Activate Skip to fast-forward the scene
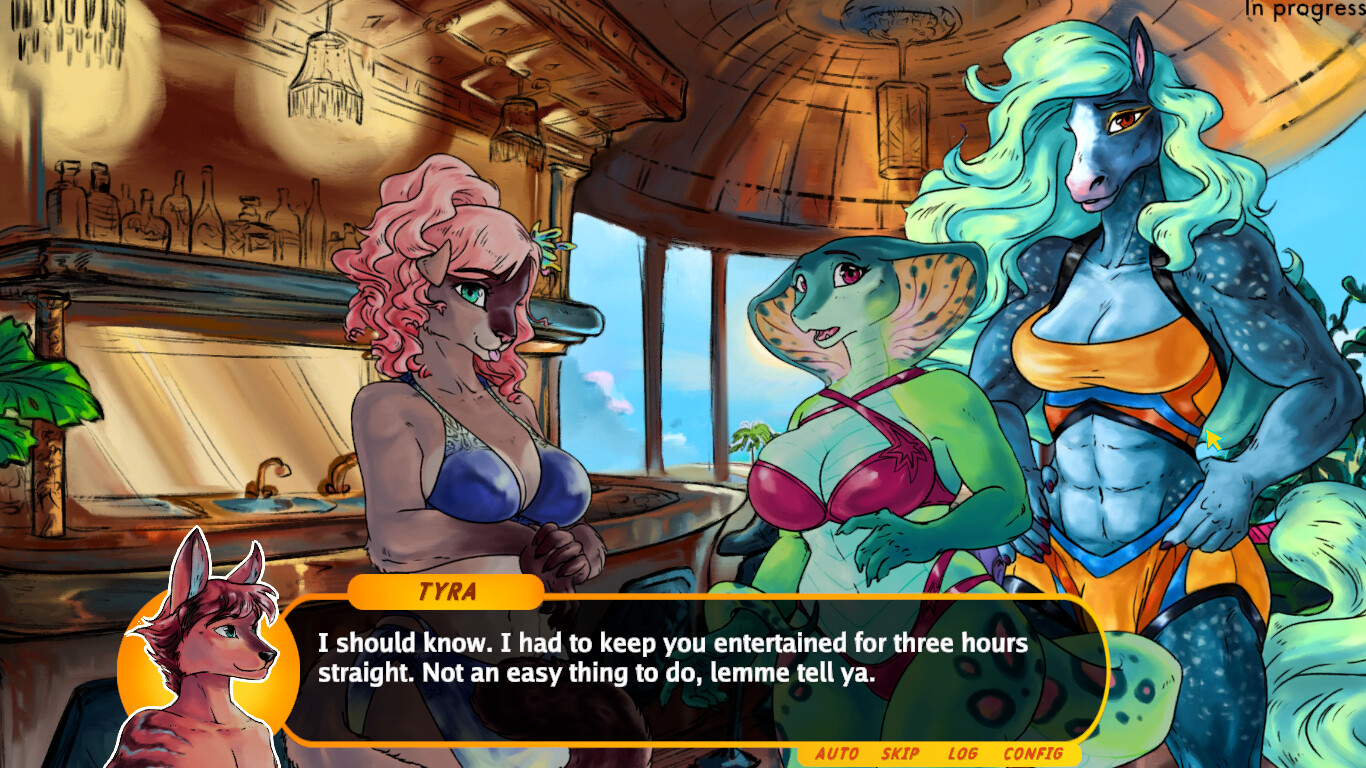 point(898,755)
